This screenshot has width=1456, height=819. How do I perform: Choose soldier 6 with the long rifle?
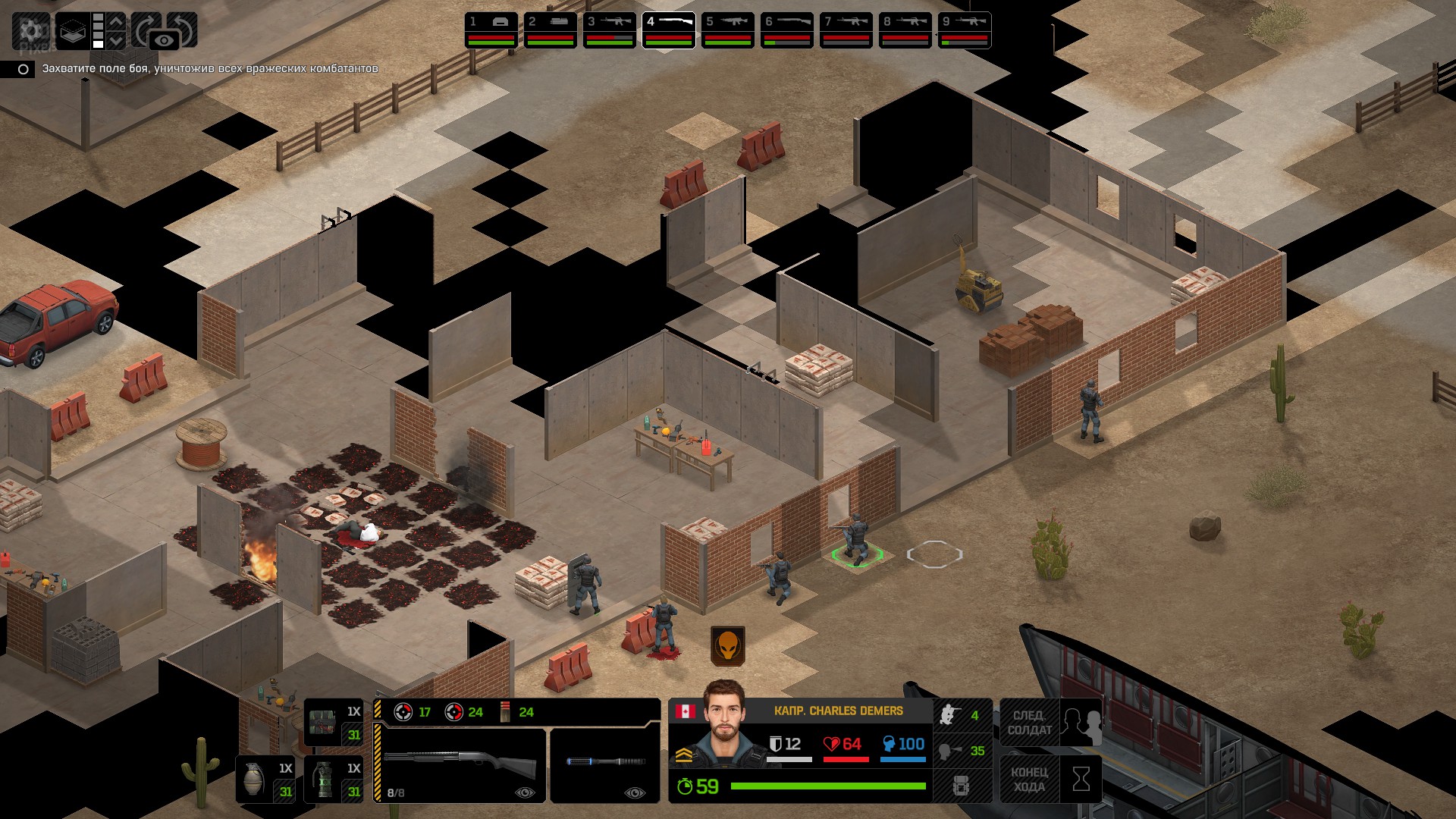click(x=787, y=30)
